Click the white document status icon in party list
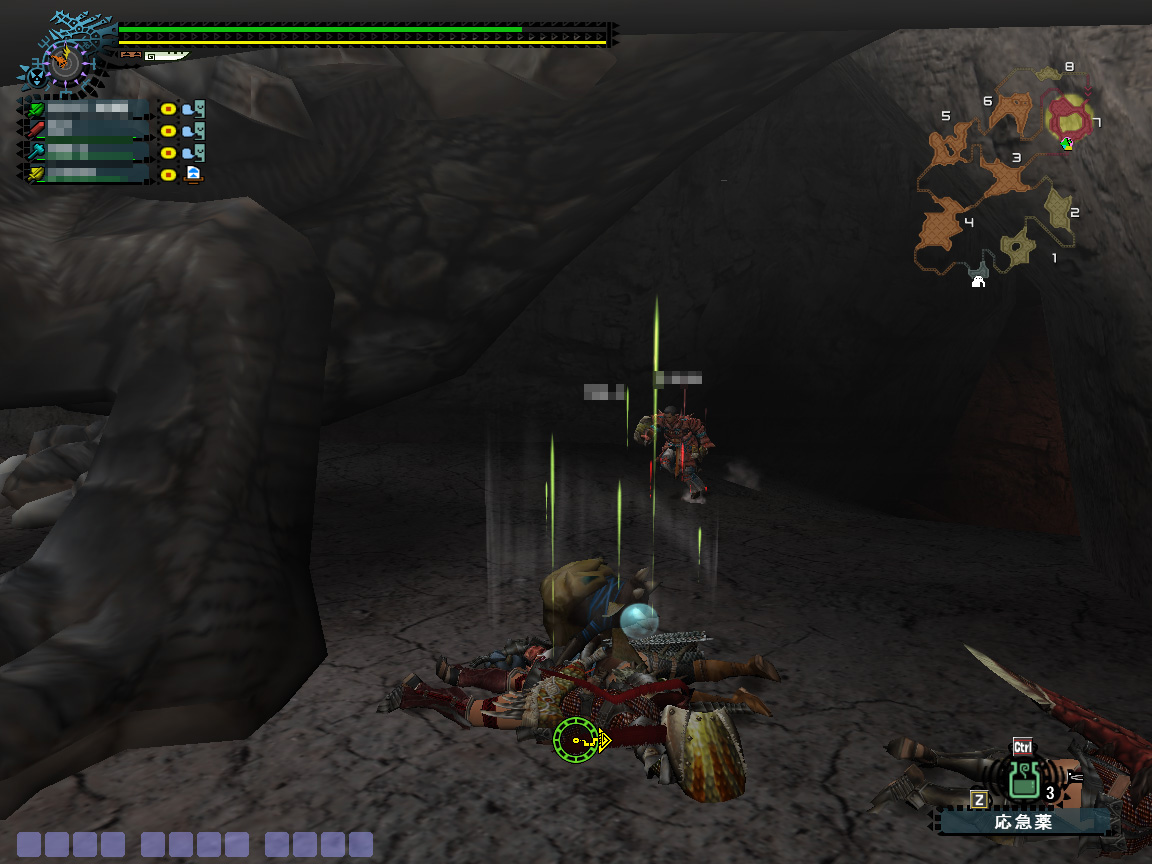 193,174
